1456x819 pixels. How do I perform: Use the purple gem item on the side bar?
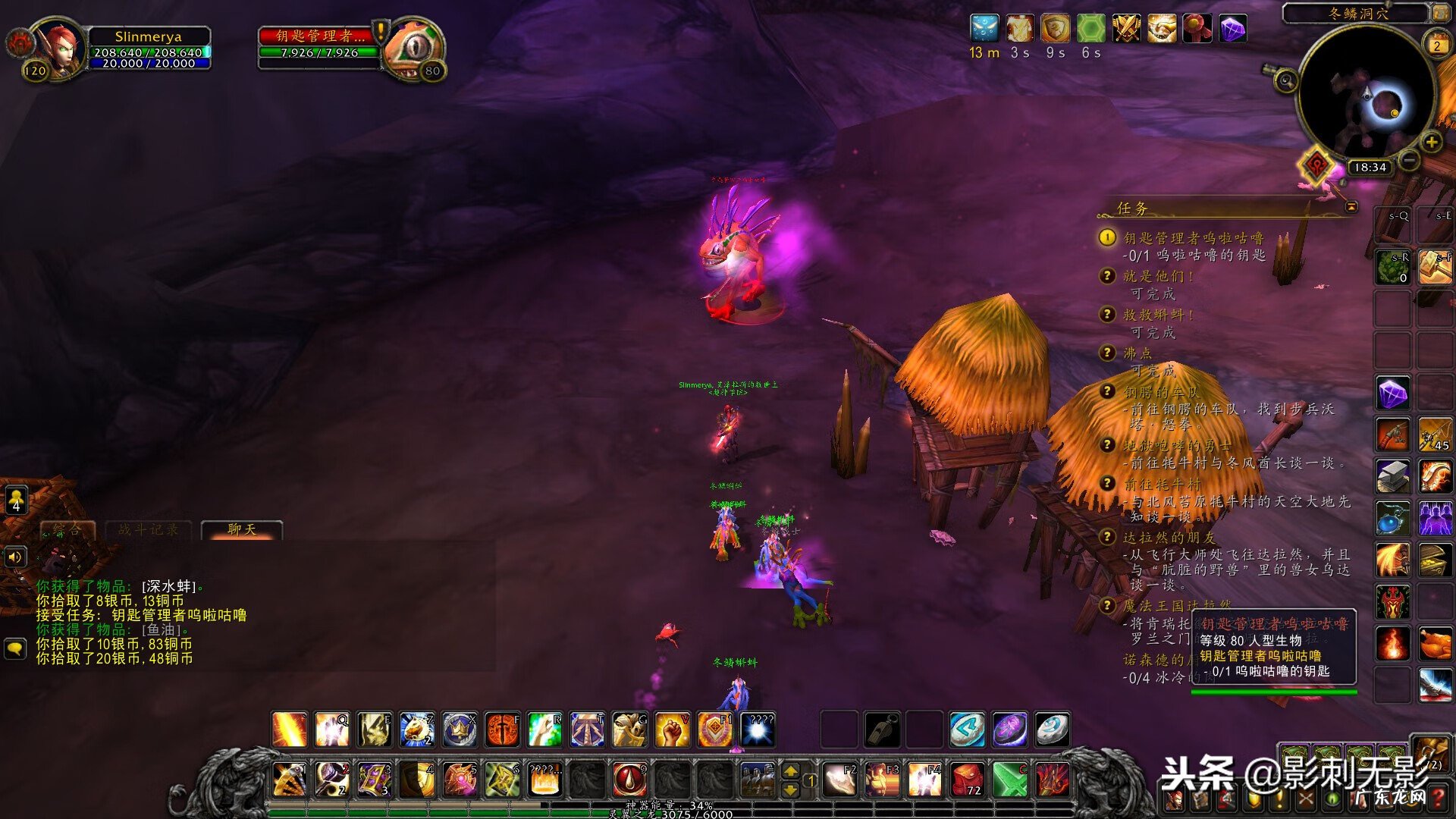click(x=1392, y=394)
